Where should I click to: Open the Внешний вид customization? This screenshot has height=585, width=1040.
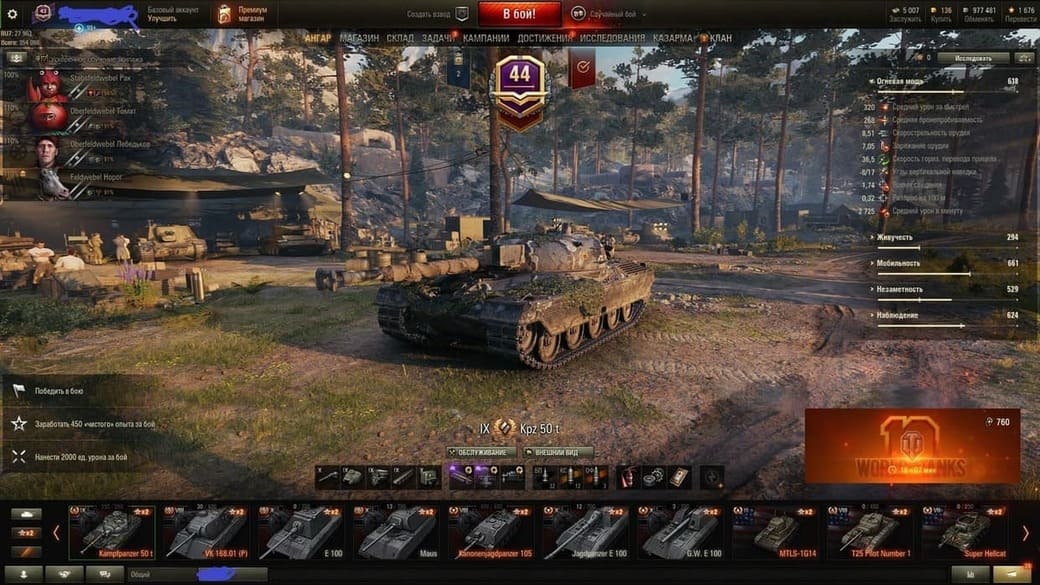click(x=558, y=452)
